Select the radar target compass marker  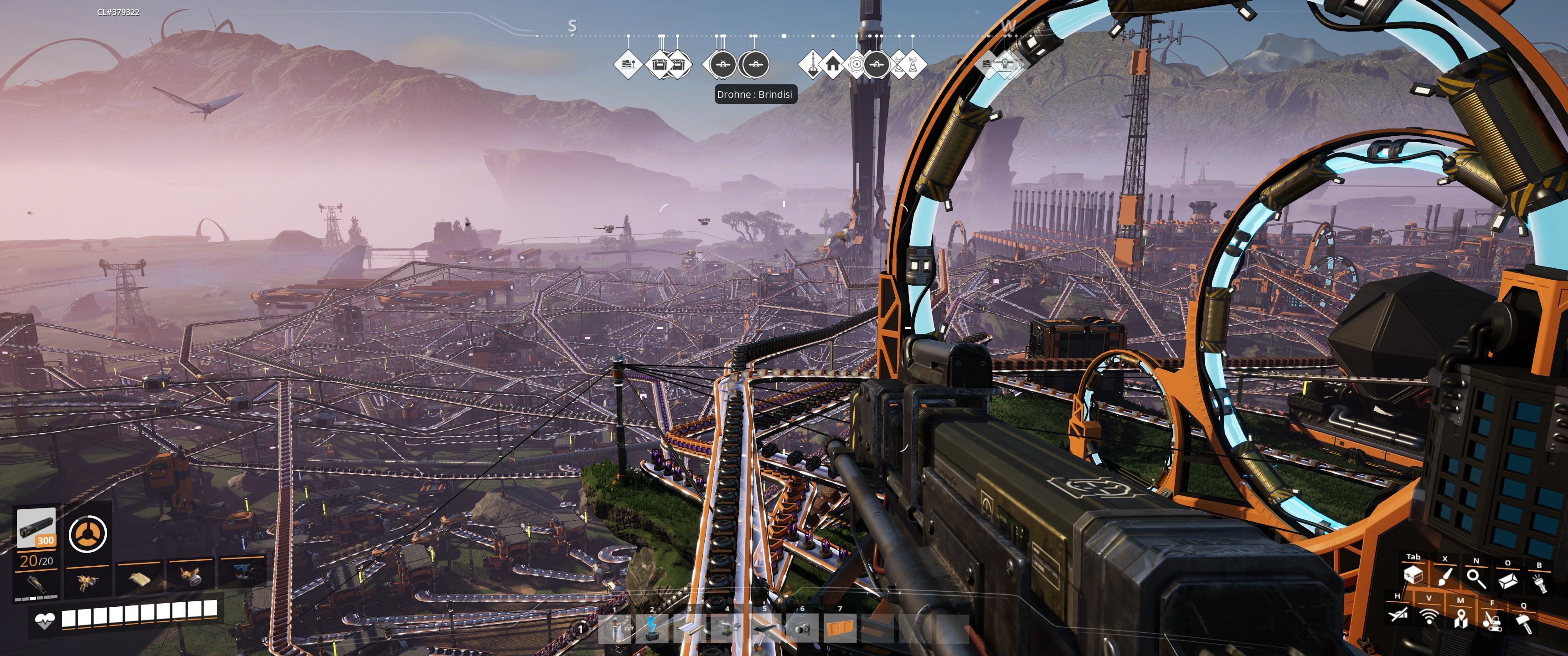856,63
